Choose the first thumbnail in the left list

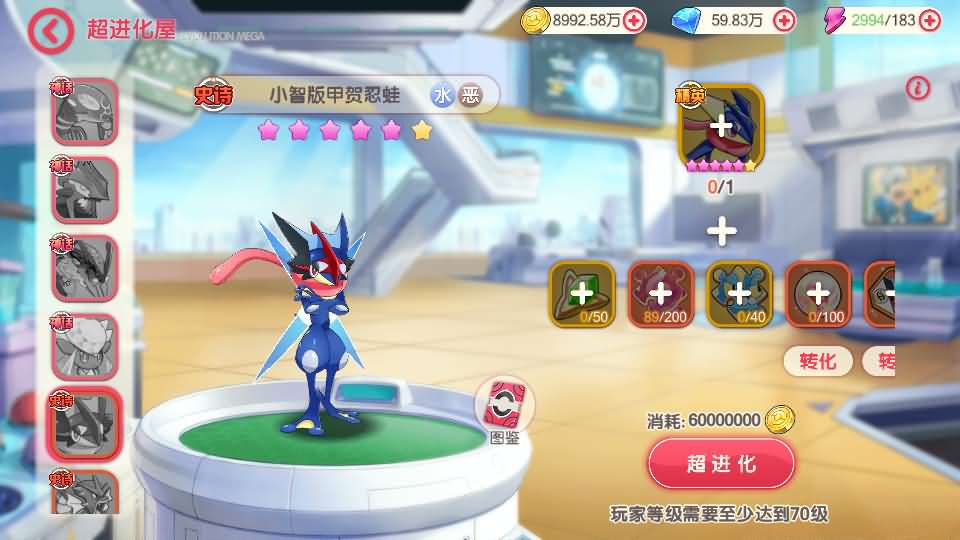coord(84,111)
